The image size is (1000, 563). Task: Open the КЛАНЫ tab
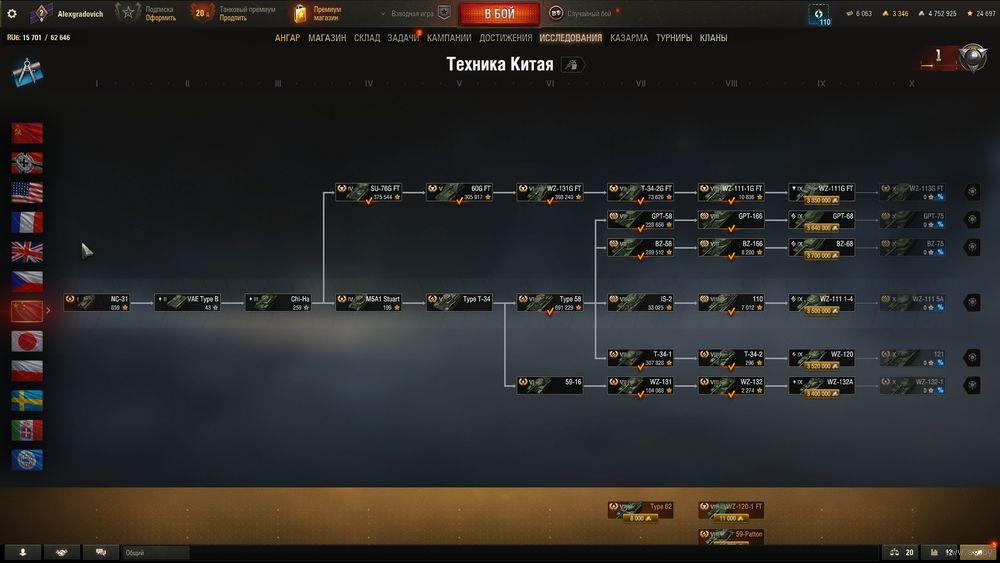pos(713,38)
